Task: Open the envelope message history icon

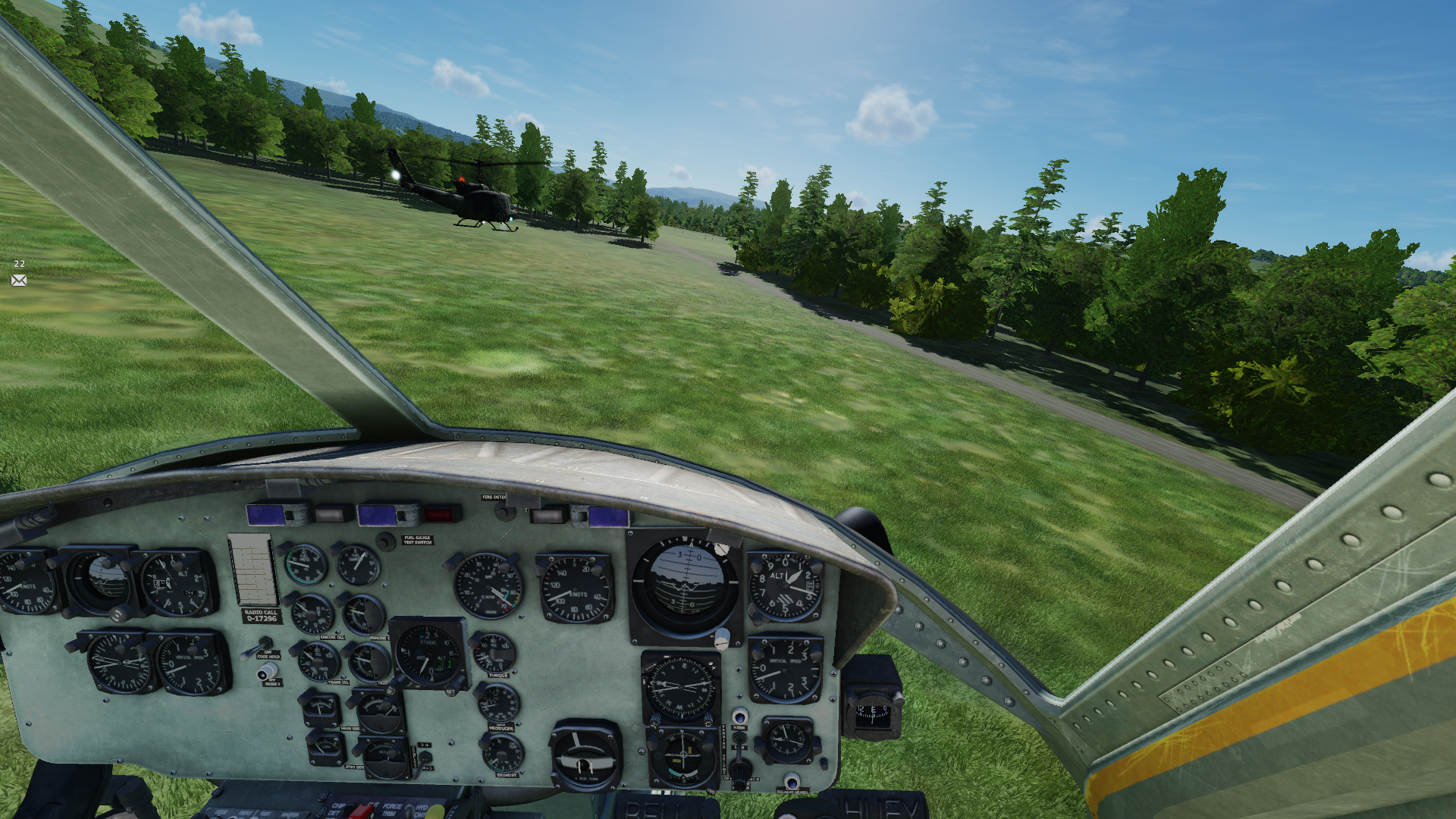Action: pyautogui.click(x=19, y=281)
